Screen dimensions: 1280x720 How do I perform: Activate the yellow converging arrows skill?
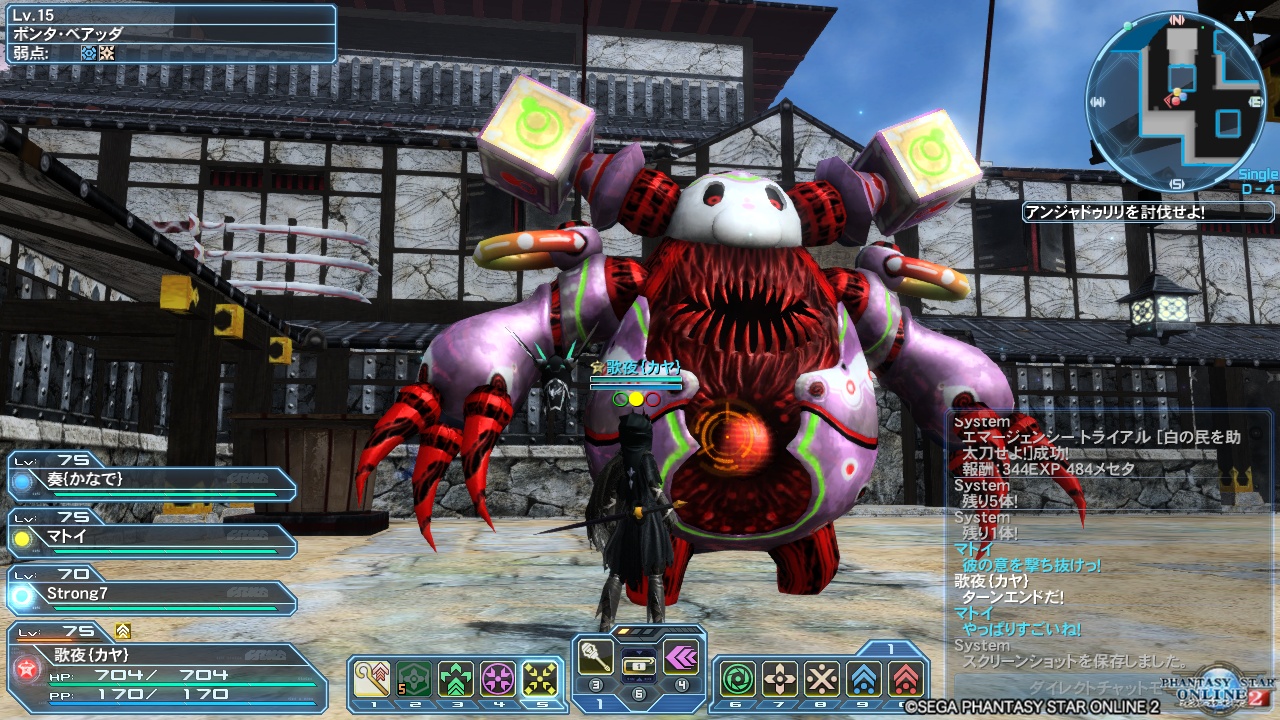point(540,679)
